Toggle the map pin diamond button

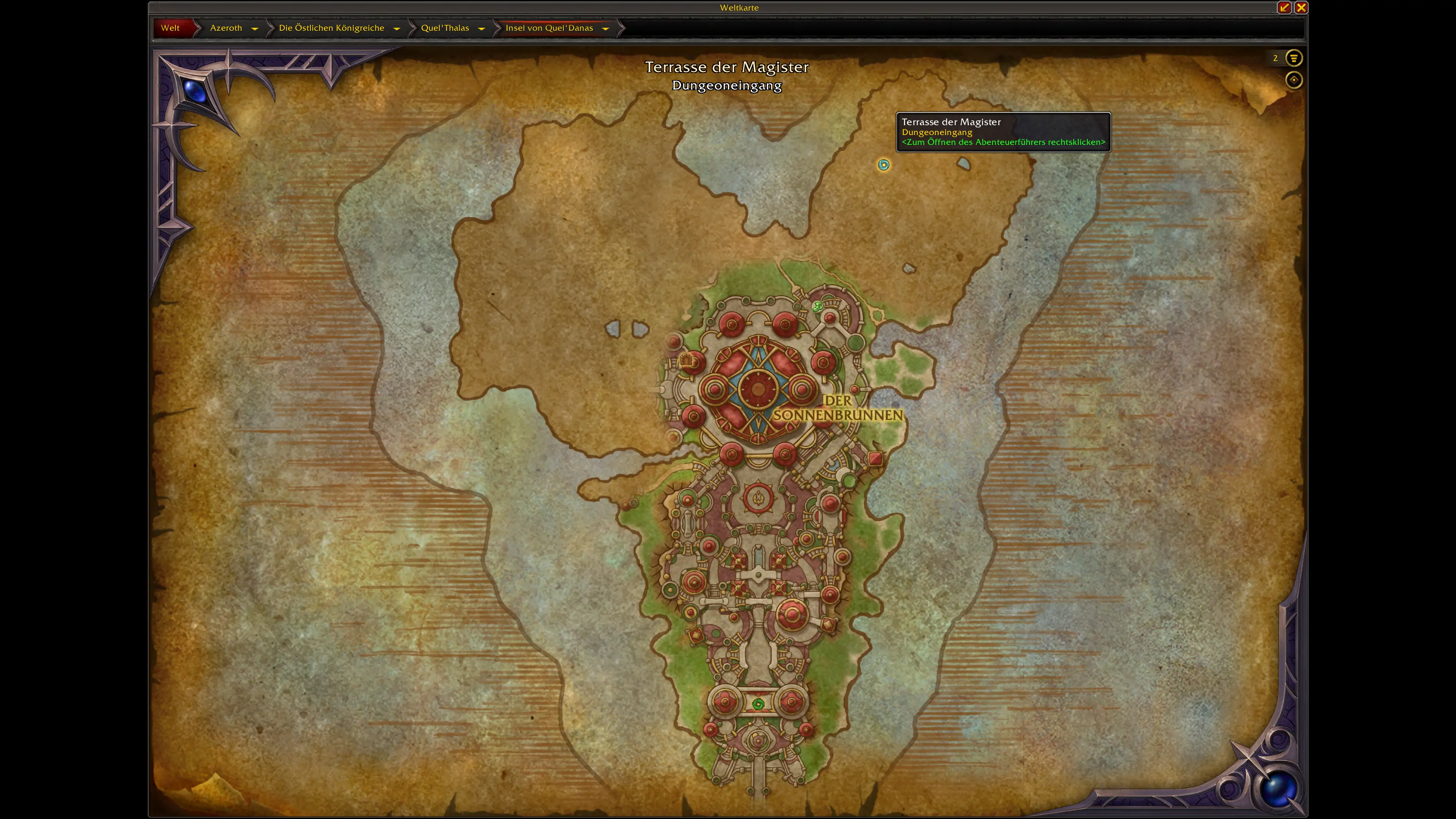1293,80
